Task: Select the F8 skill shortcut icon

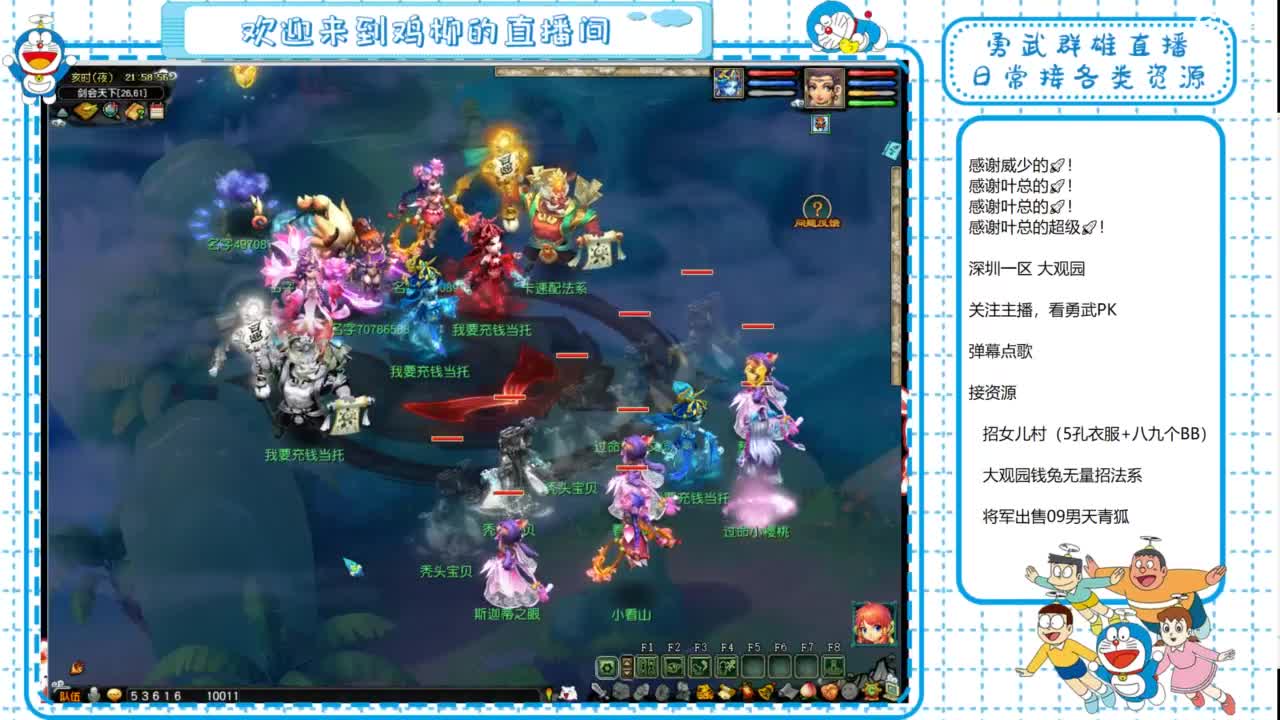Action: coord(834,665)
